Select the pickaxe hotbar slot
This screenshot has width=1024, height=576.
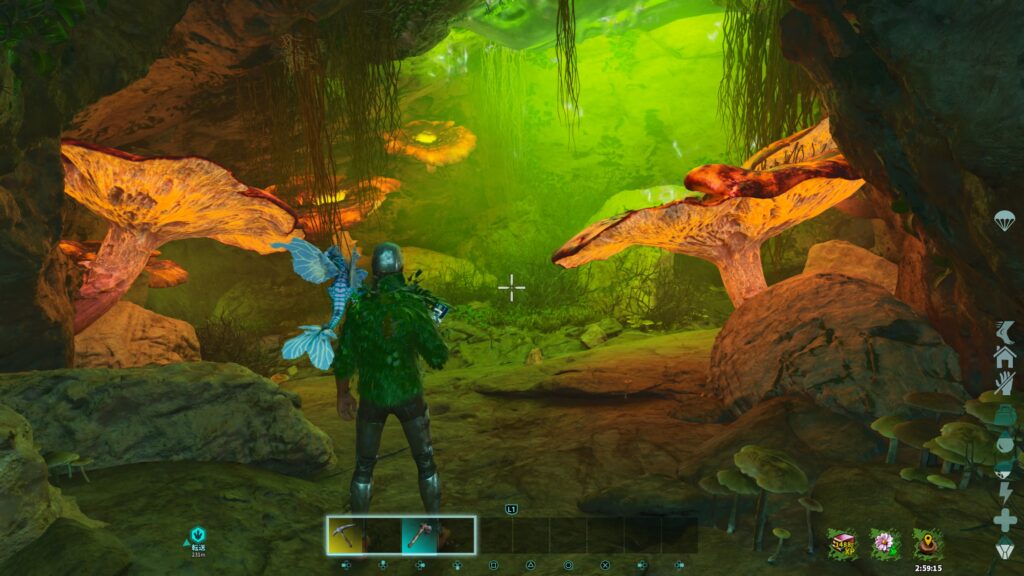pyautogui.click(x=346, y=535)
